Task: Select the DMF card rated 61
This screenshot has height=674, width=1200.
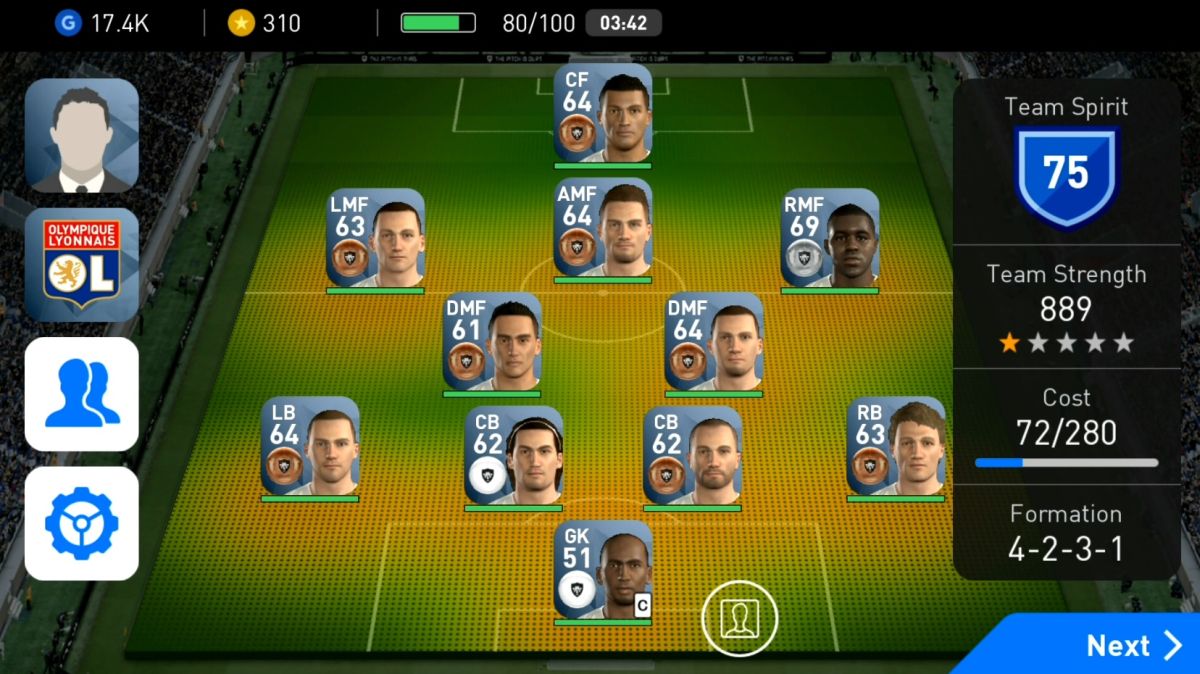Action: click(492, 341)
